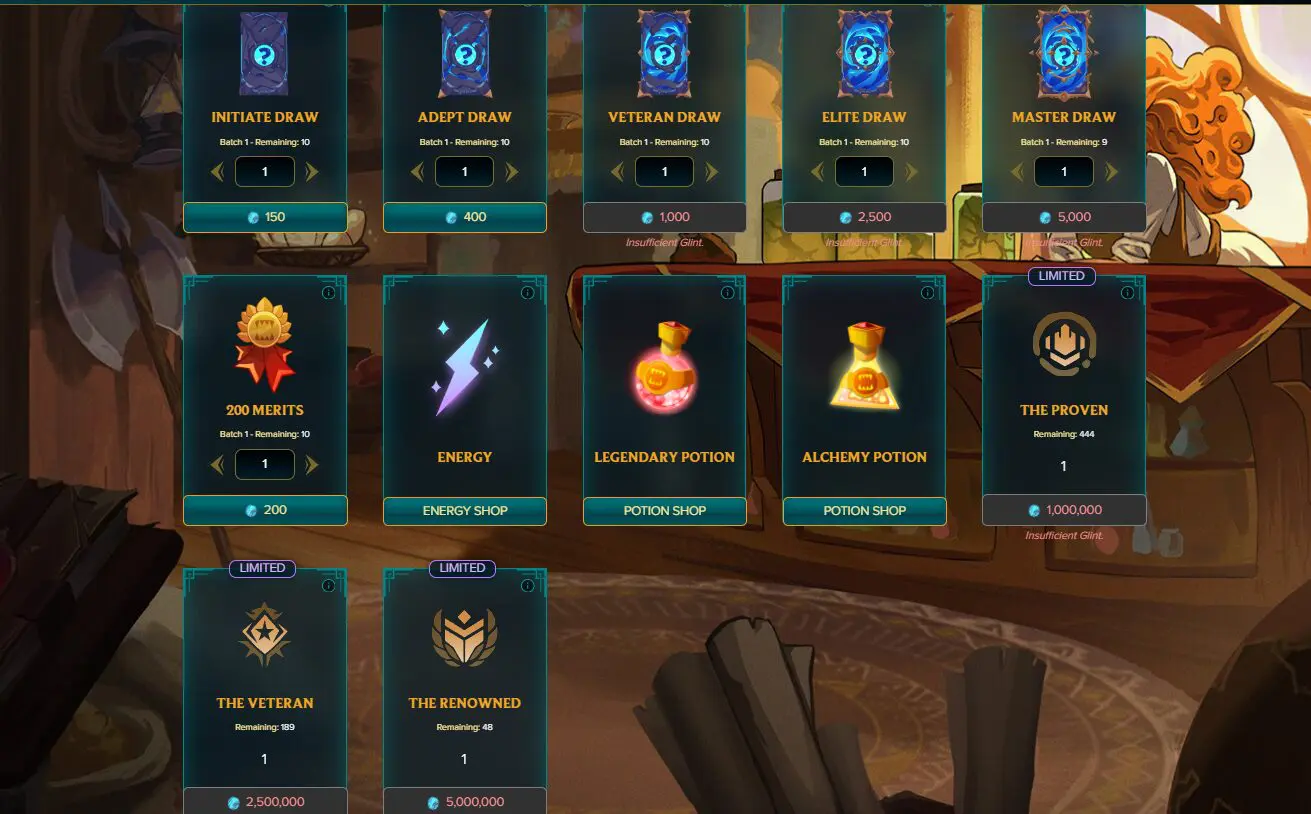Image resolution: width=1311 pixels, height=814 pixels.
Task: Open the info tooltip on the Energy card
Action: pyautogui.click(x=529, y=293)
